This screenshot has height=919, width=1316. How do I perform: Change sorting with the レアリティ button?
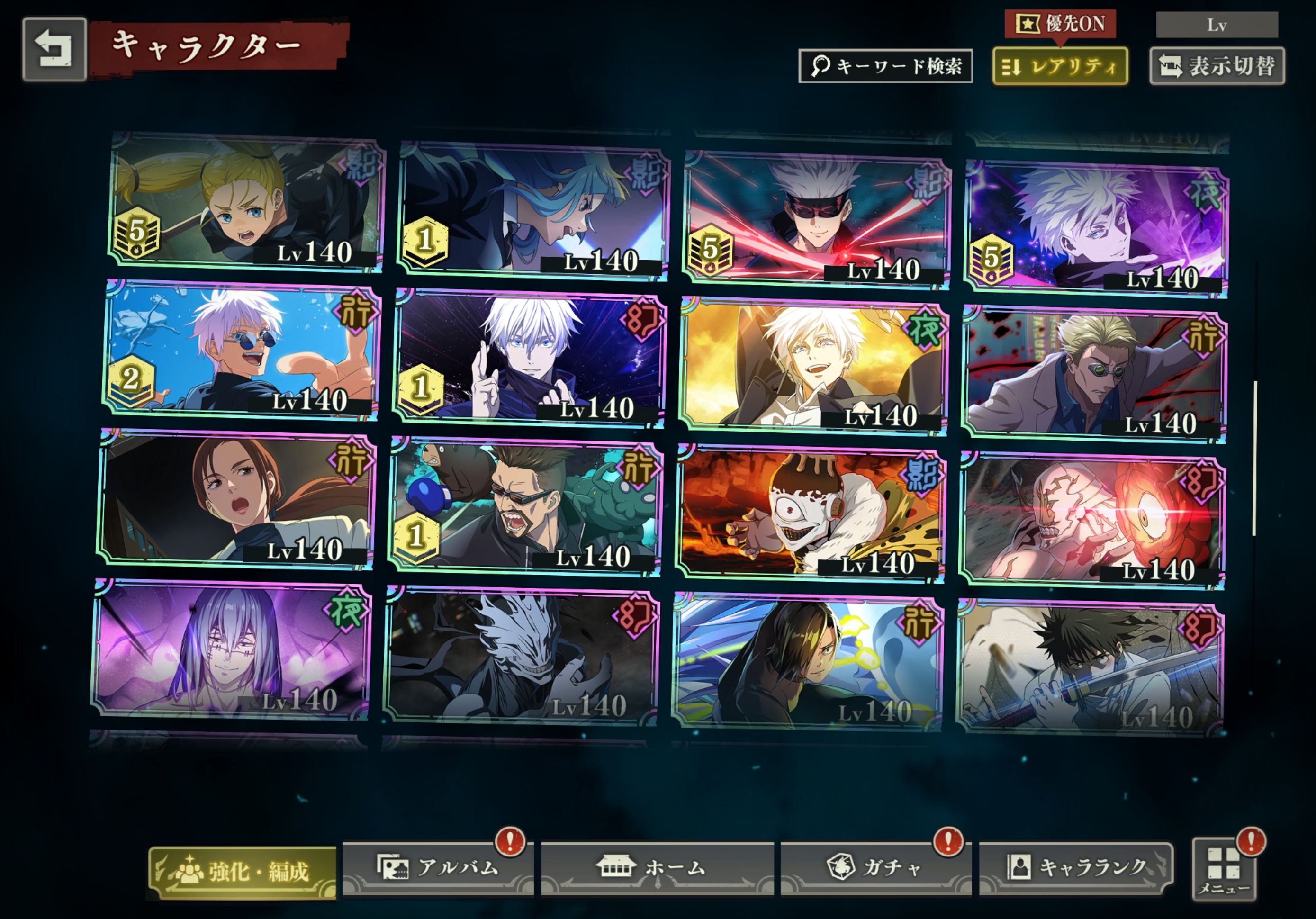pyautogui.click(x=1060, y=66)
